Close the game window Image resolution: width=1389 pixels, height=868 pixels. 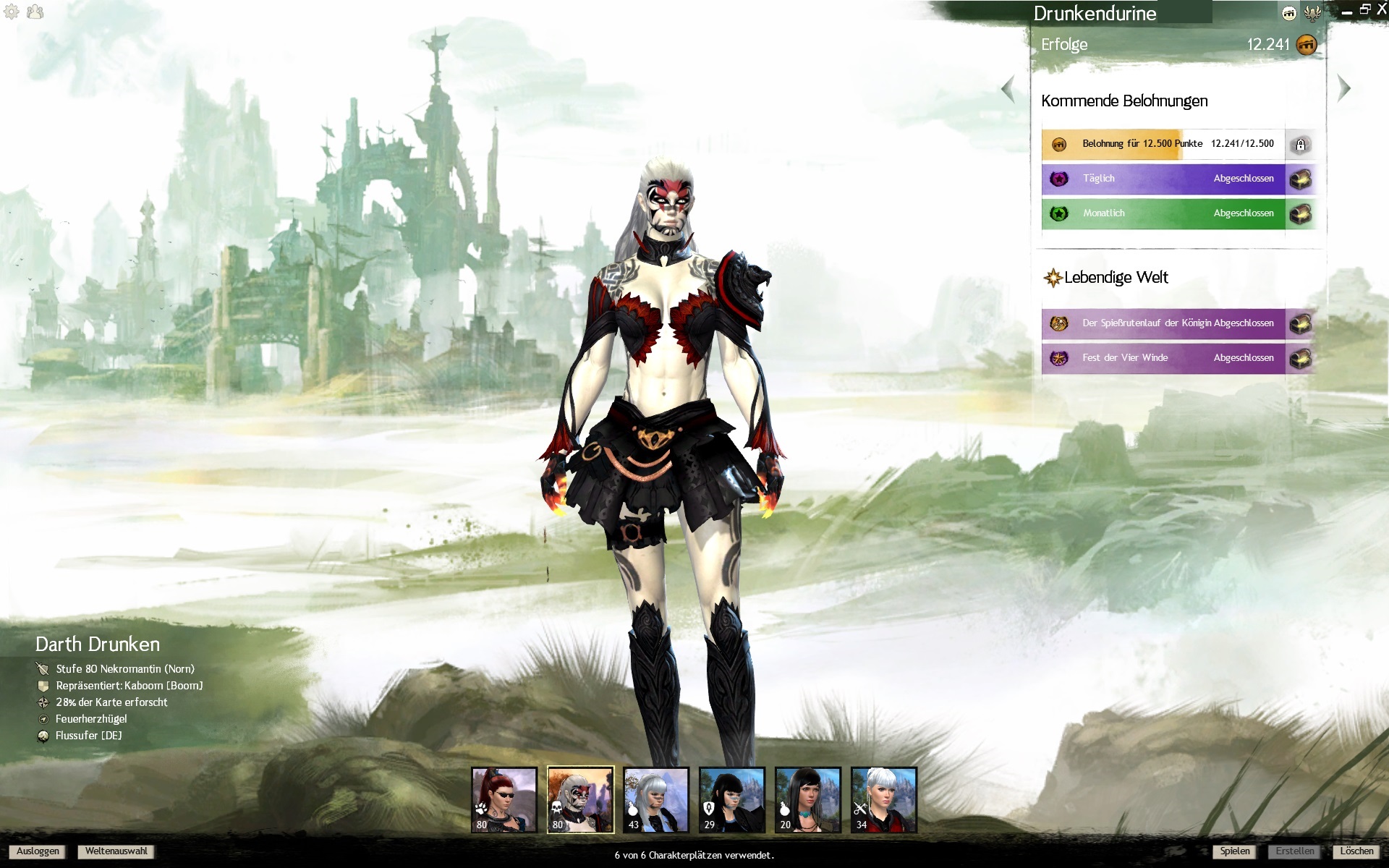(x=1381, y=10)
